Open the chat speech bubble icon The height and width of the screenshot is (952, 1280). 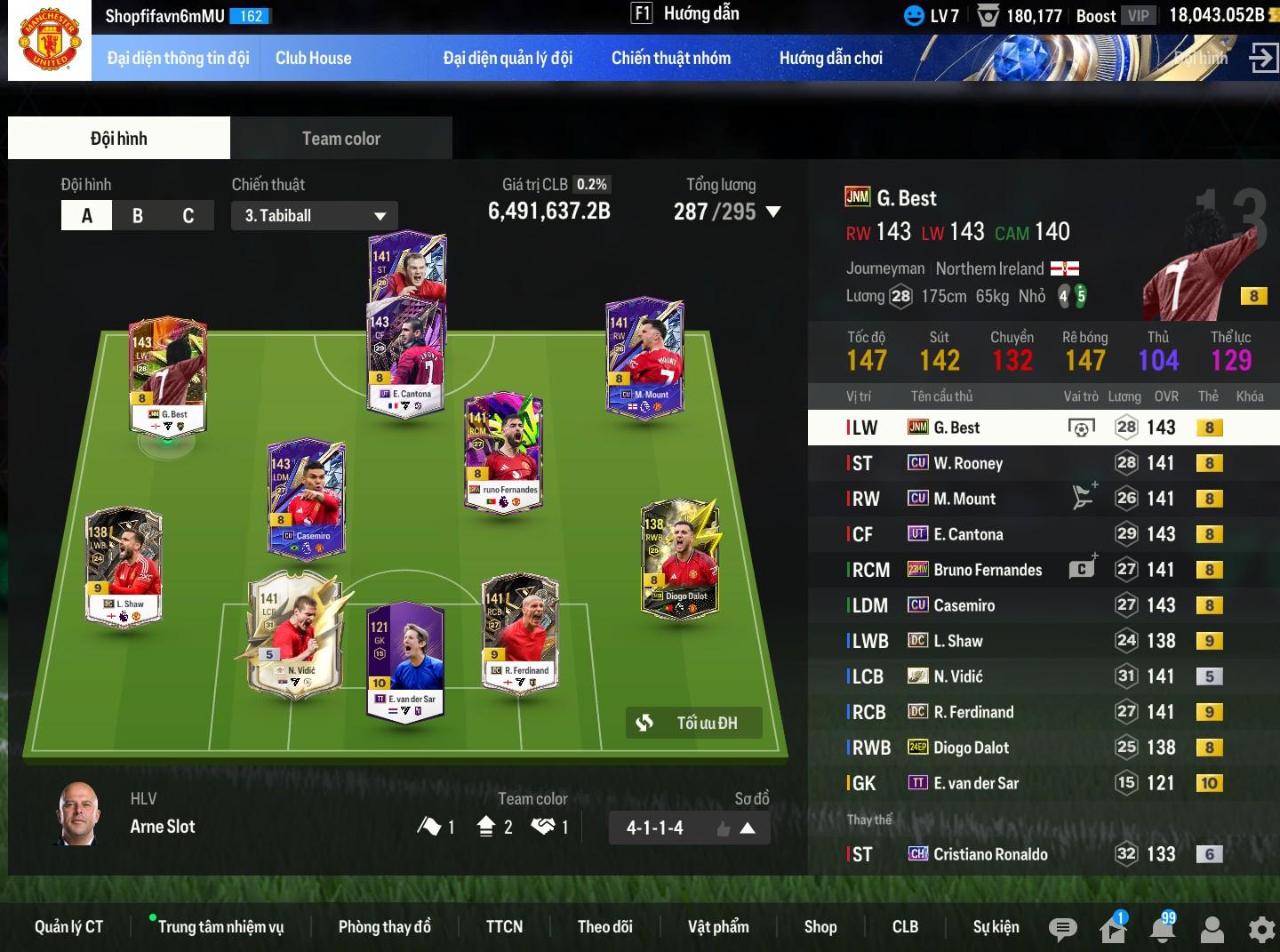point(1062,929)
